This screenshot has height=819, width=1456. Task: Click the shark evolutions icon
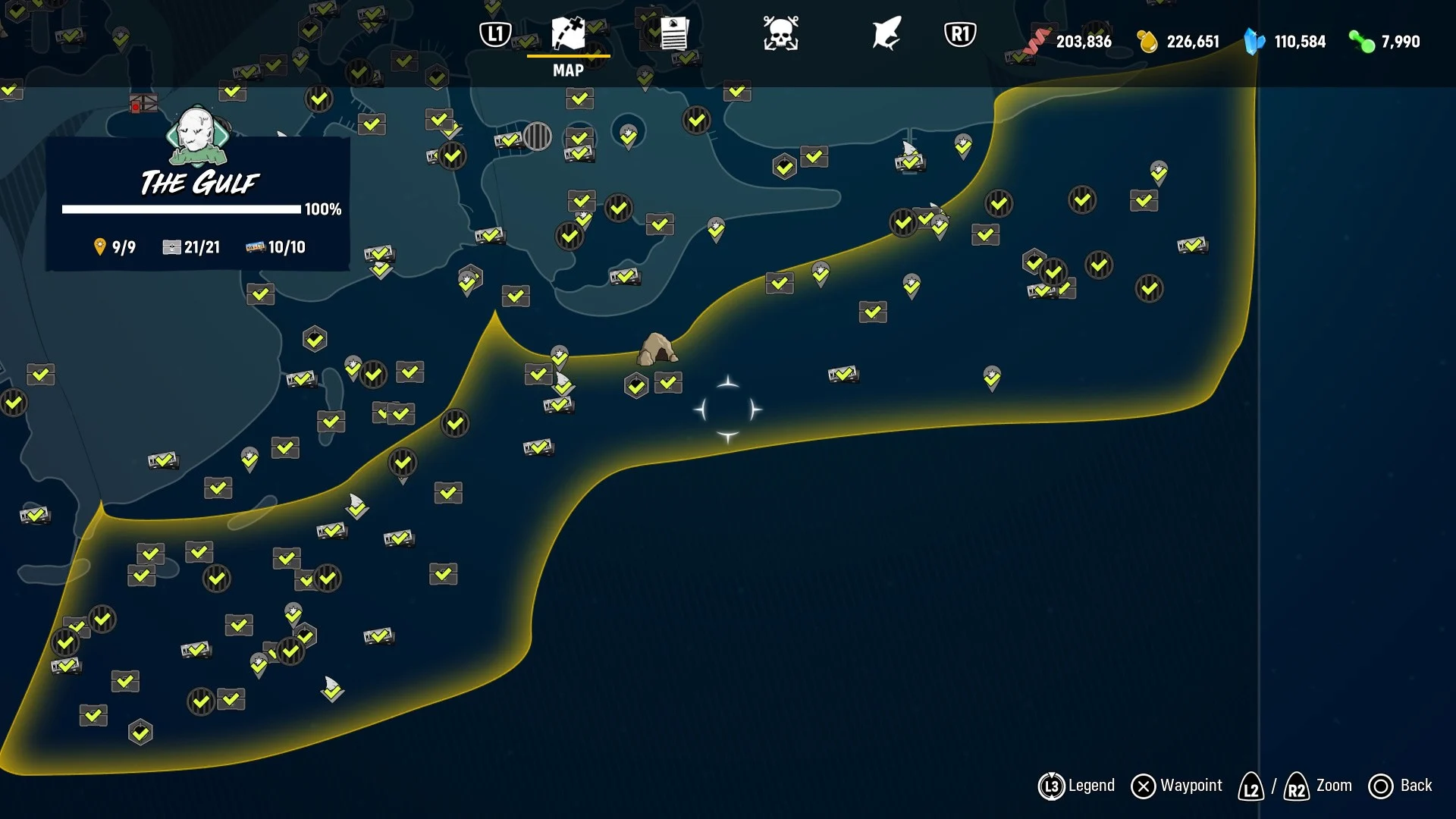885,32
